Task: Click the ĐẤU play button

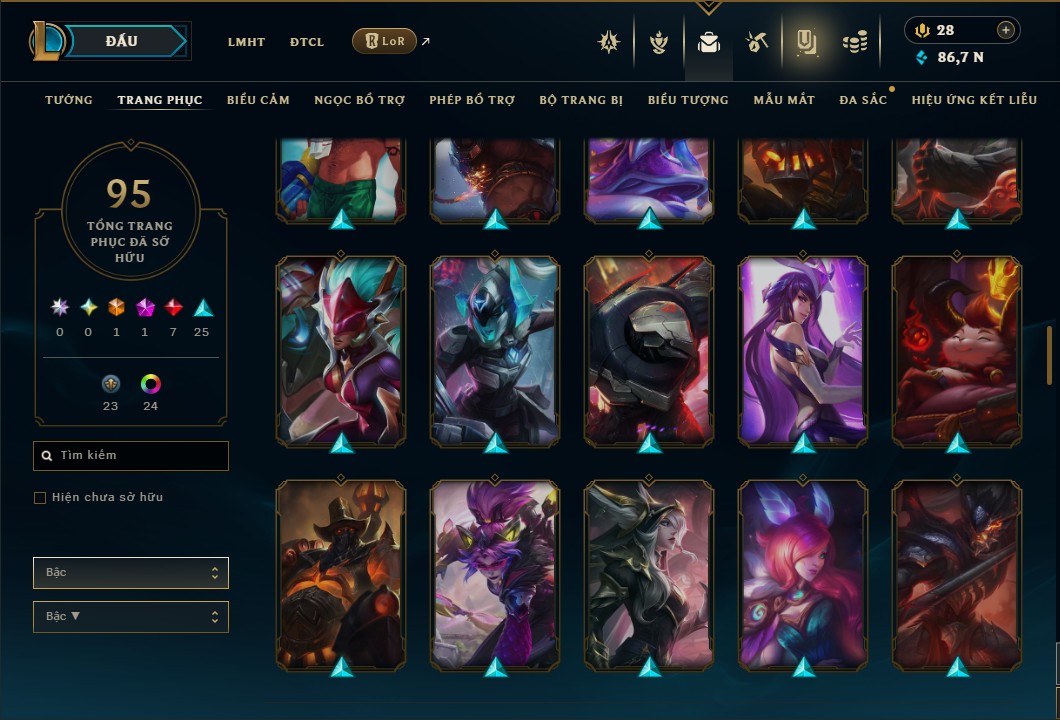Action: point(121,41)
